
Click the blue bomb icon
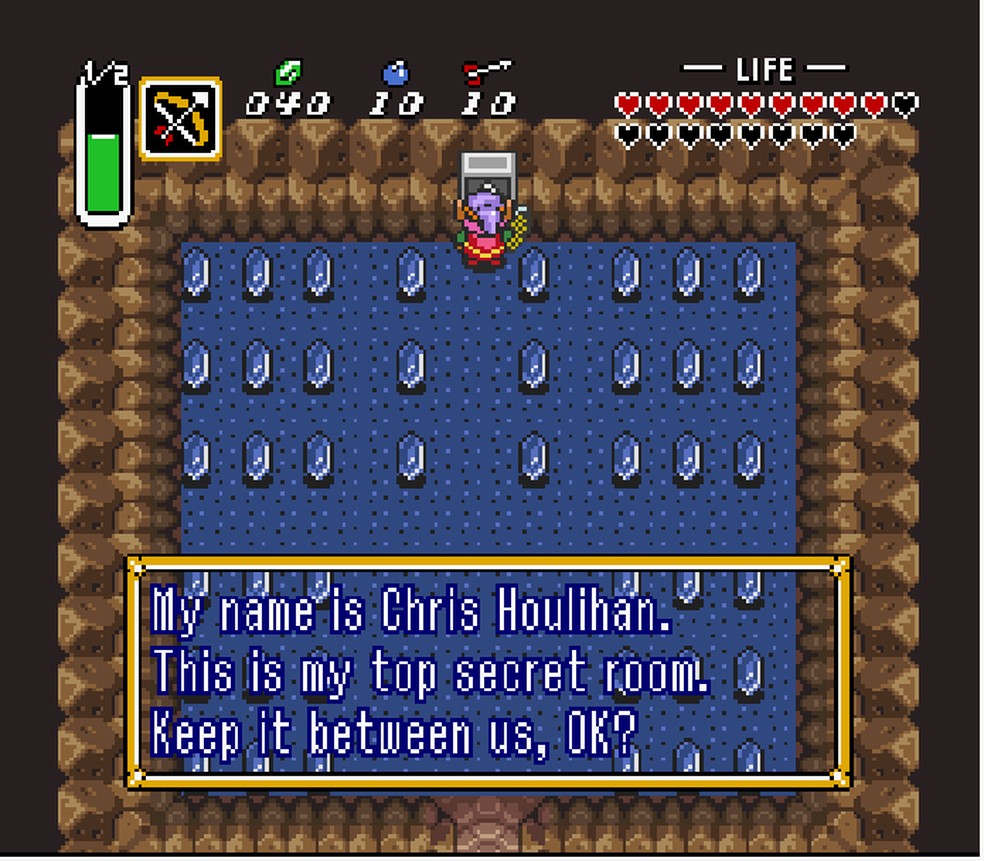pyautogui.click(x=396, y=73)
